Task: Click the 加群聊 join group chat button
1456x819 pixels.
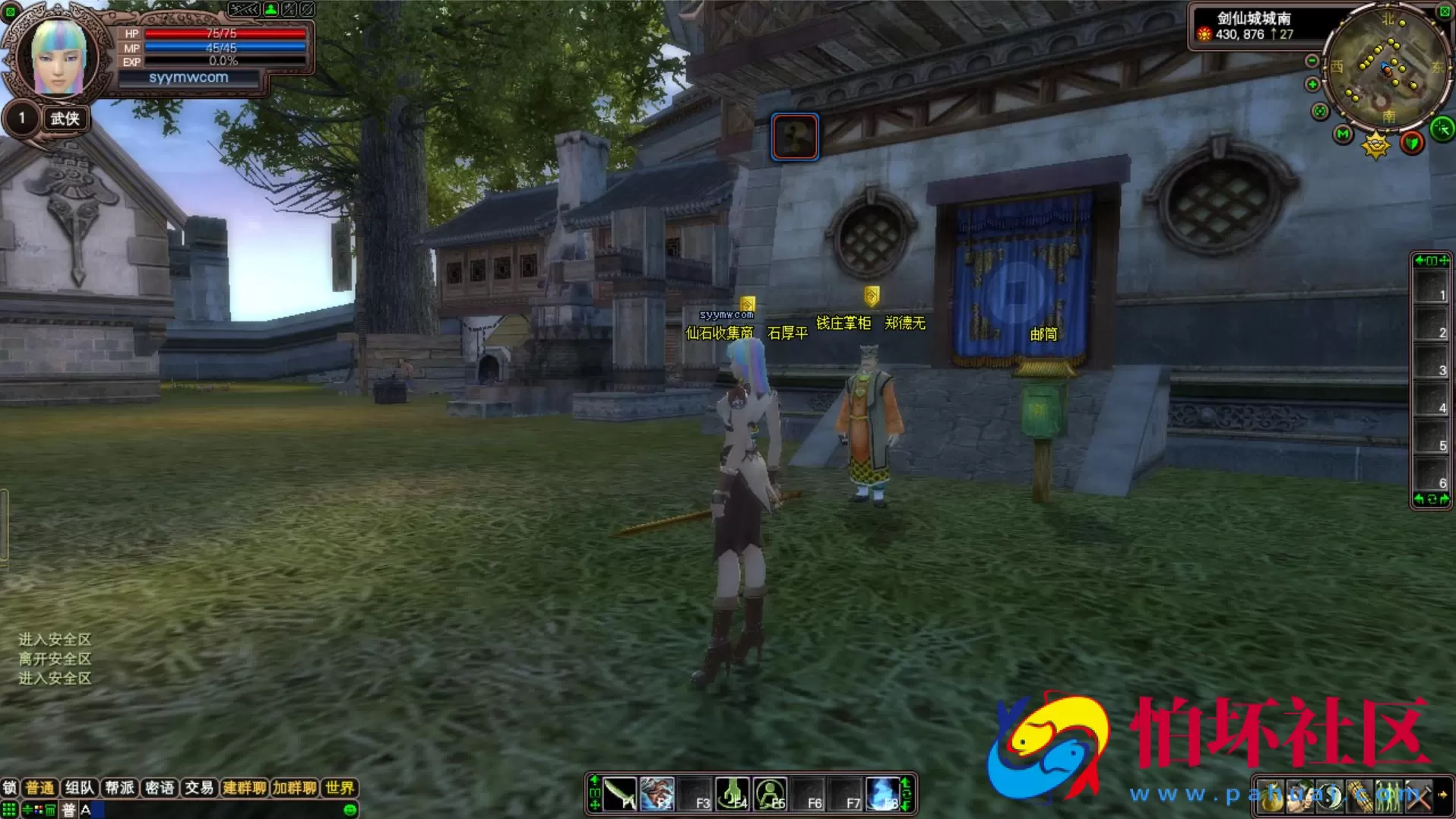Action: (x=294, y=788)
